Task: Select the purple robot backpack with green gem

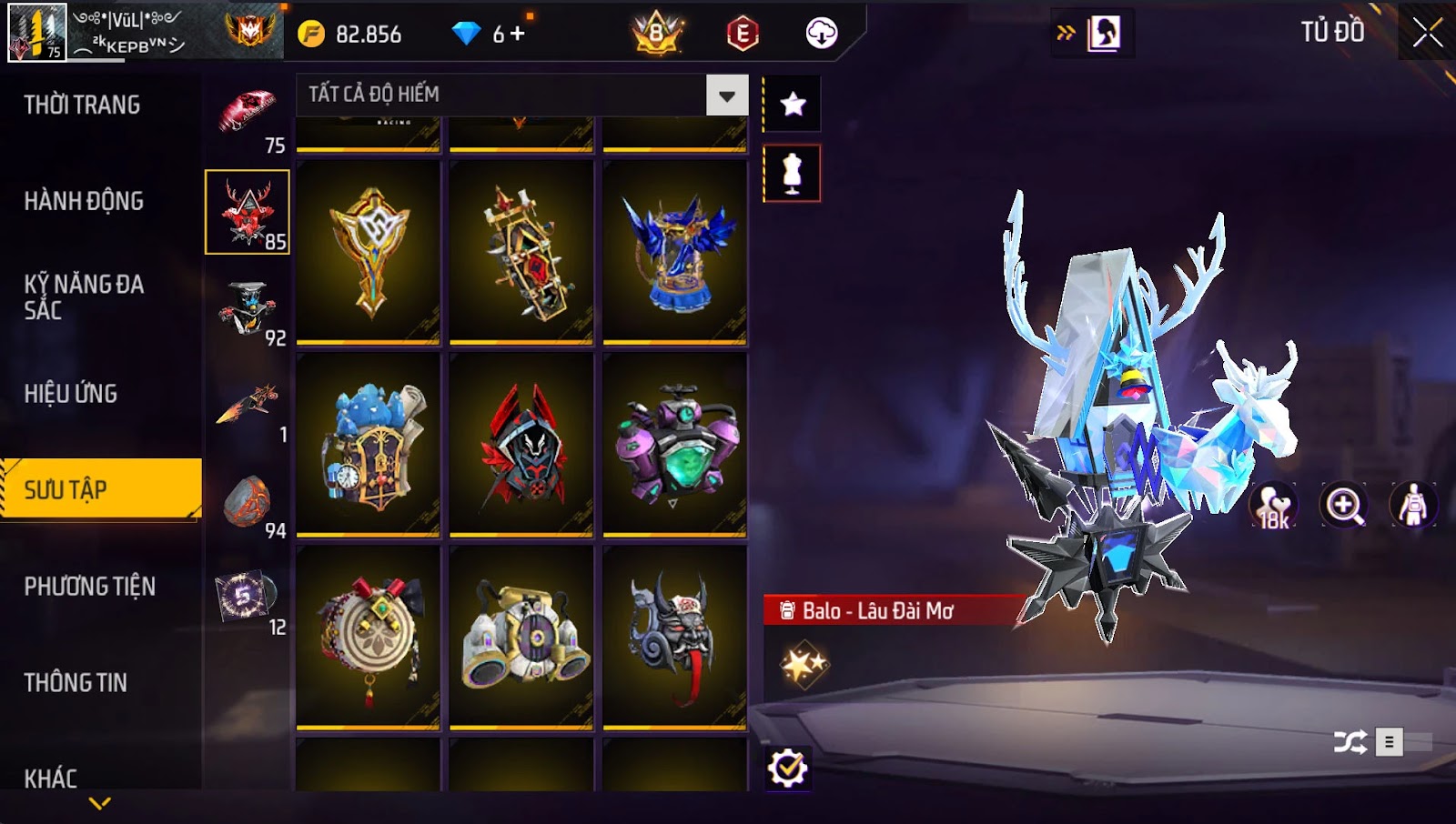Action: tap(675, 445)
